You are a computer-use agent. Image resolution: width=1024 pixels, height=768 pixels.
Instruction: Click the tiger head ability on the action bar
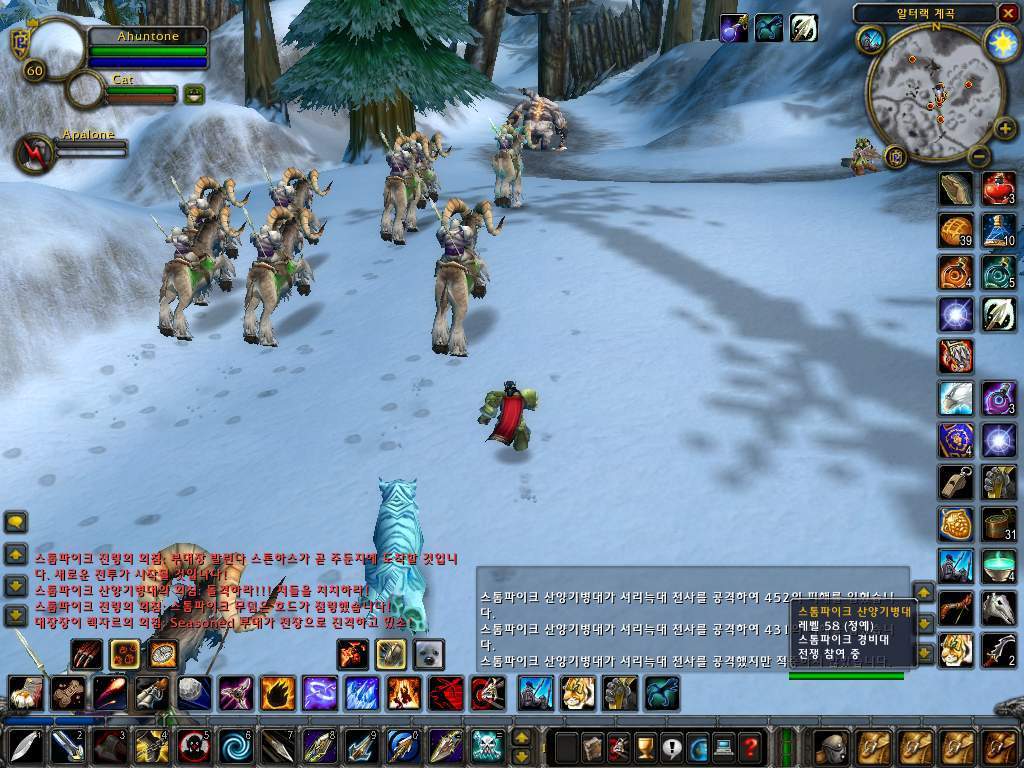coord(578,692)
